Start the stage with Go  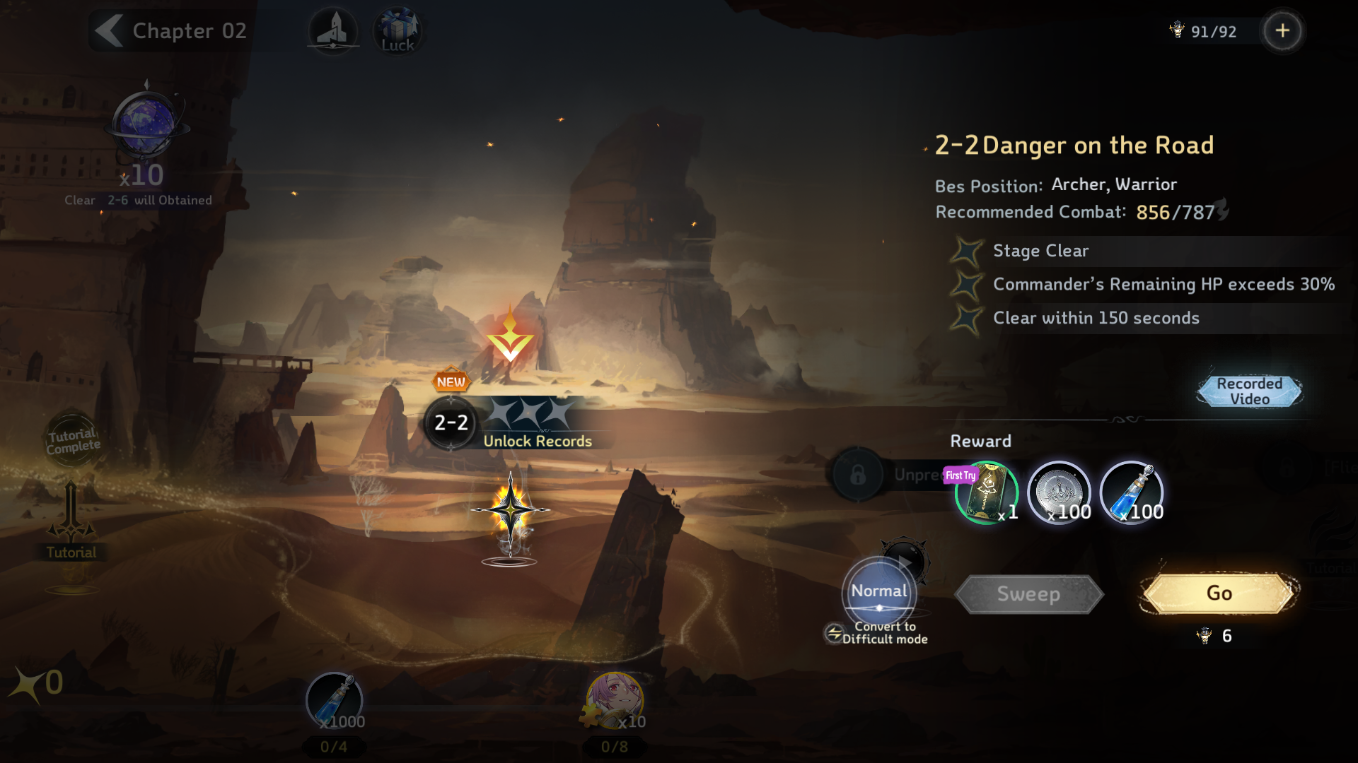click(x=1219, y=594)
